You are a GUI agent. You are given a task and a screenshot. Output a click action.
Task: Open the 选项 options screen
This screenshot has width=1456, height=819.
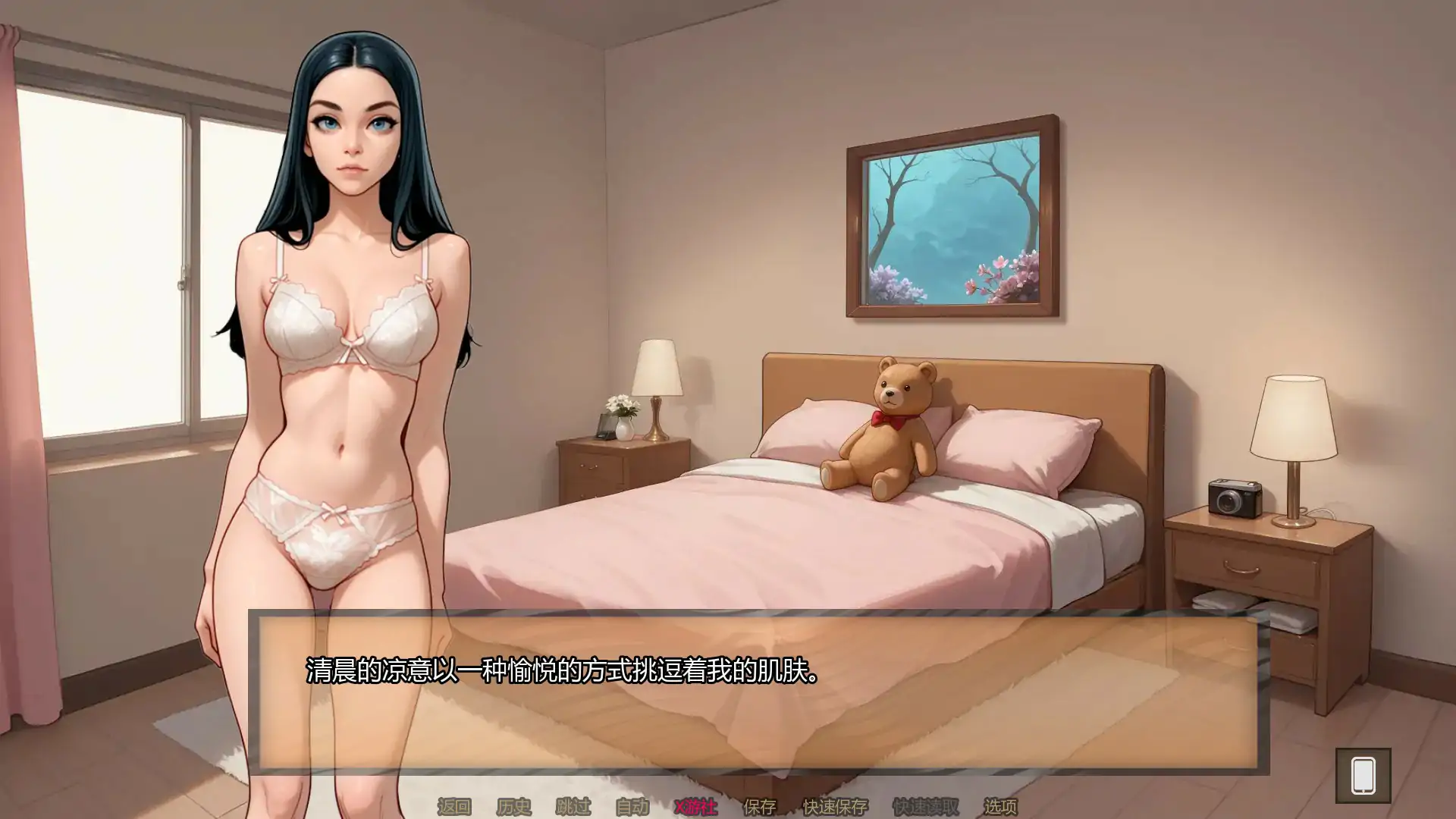pos(1002,807)
